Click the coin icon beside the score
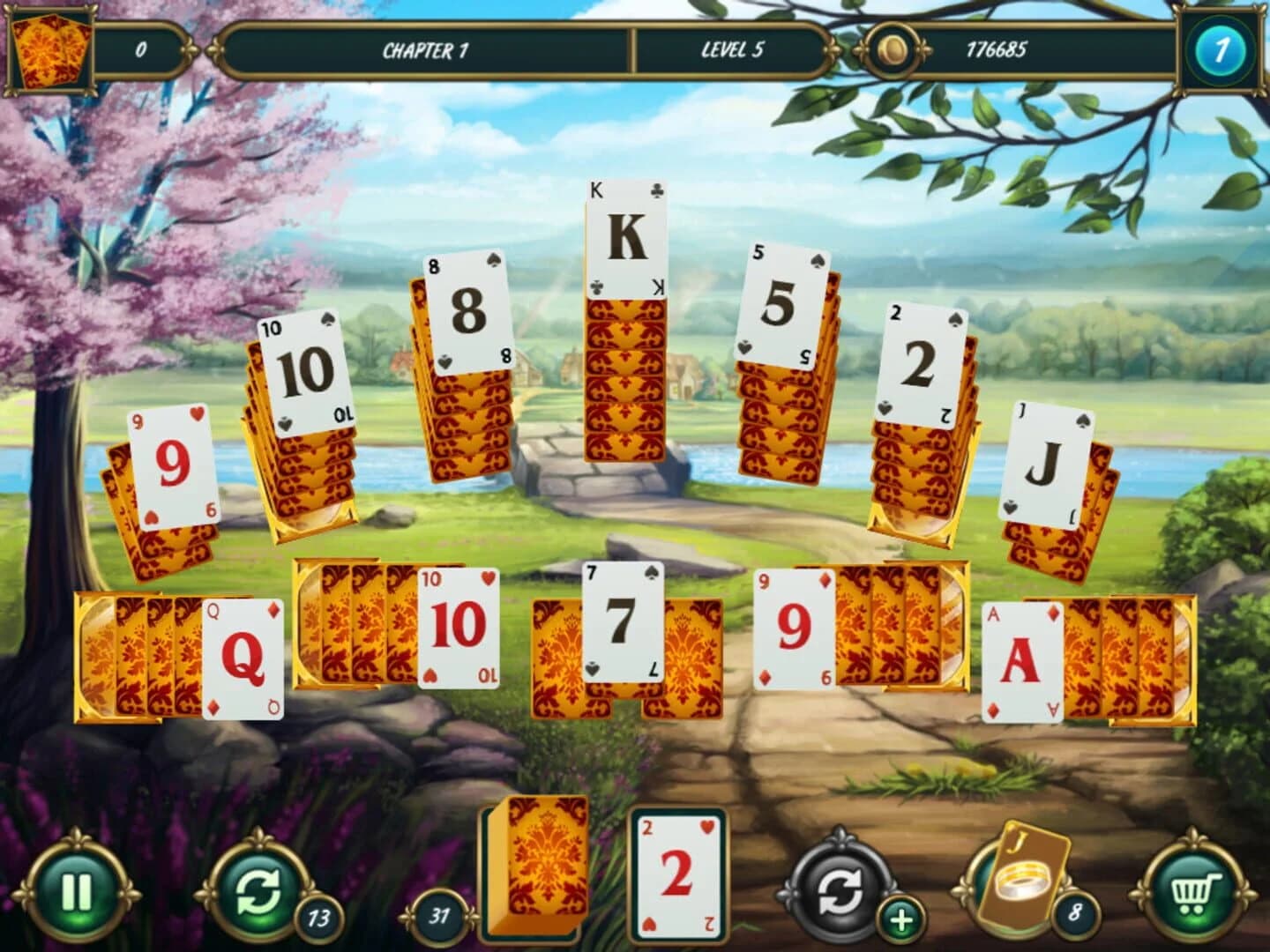This screenshot has width=1270, height=952. (x=895, y=50)
